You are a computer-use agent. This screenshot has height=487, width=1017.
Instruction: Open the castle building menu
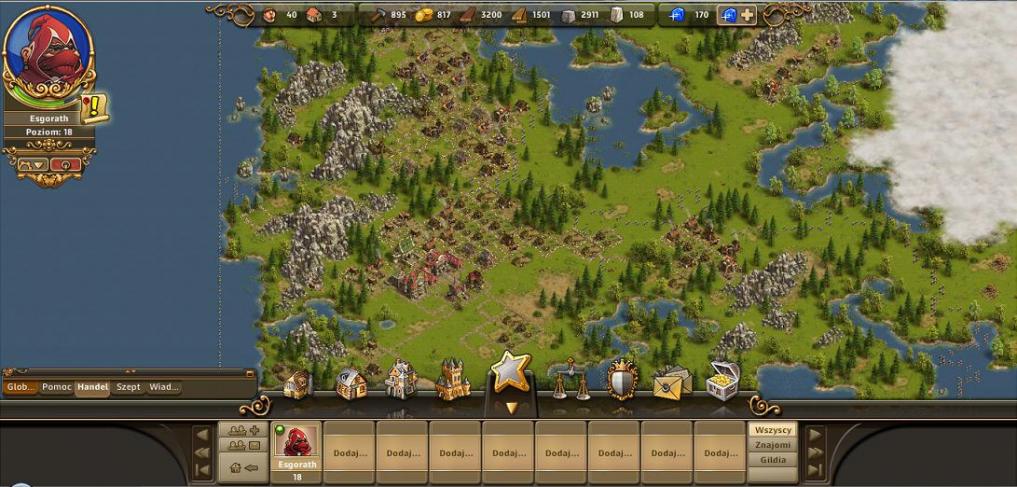452,380
